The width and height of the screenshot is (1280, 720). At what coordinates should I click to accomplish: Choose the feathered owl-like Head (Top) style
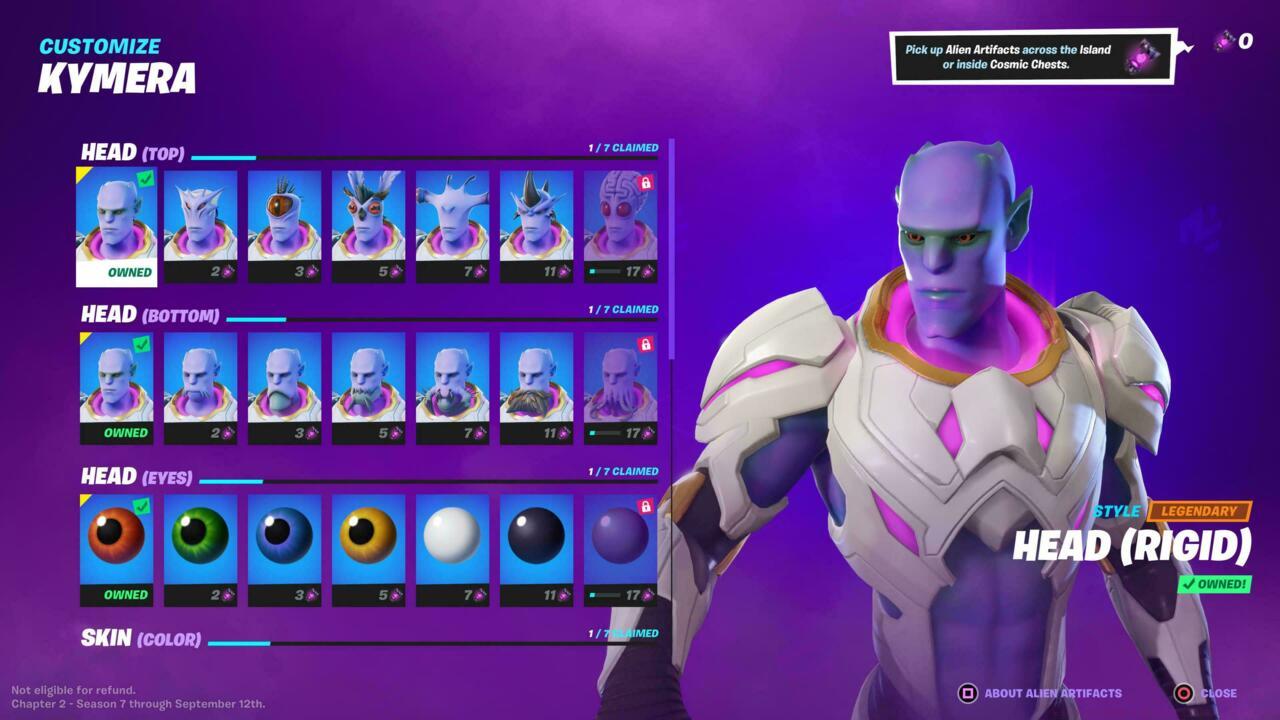click(368, 215)
